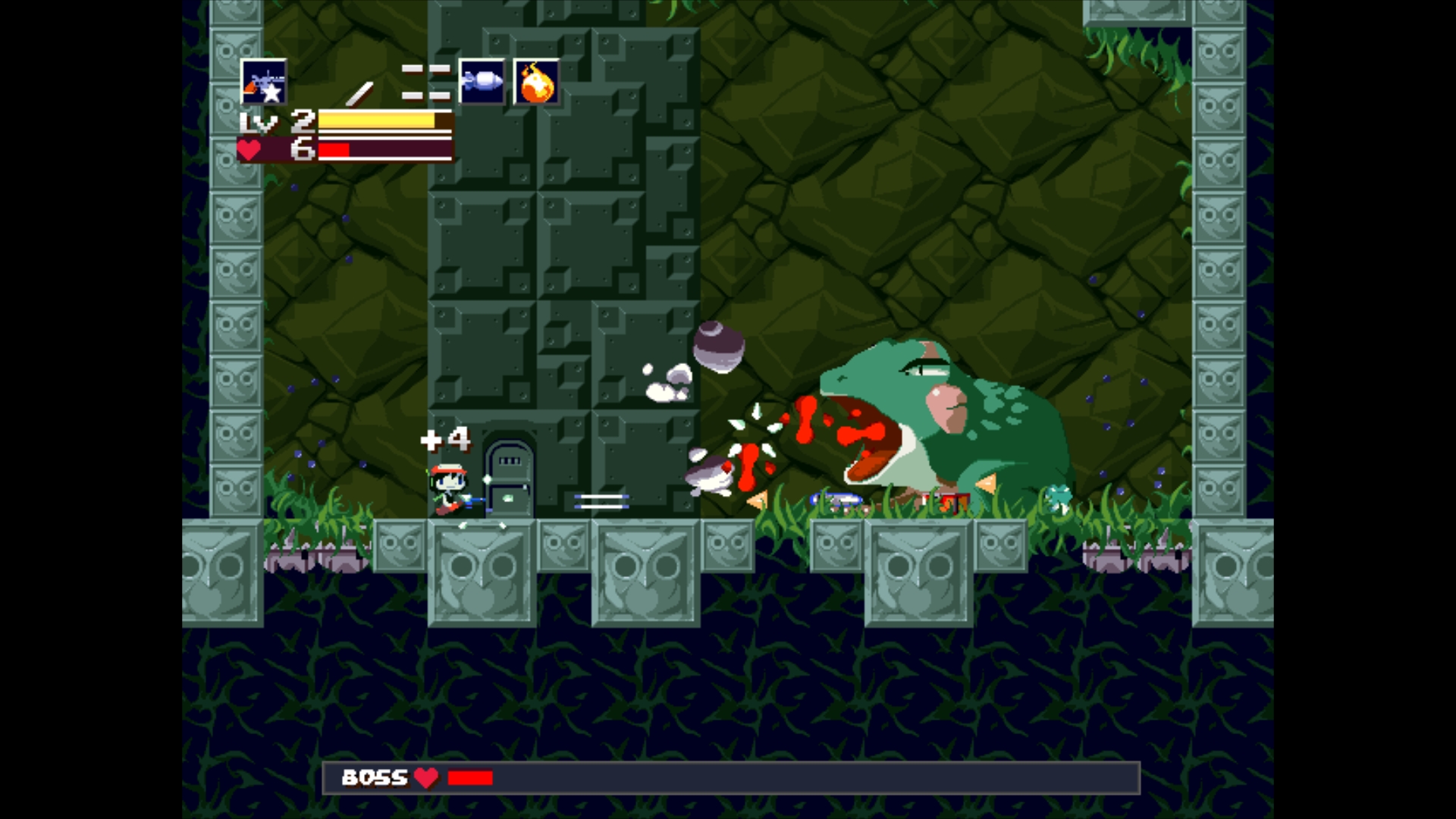Select the Fireball weapon icon
This screenshot has height=819, width=1456.
pyautogui.click(x=535, y=83)
